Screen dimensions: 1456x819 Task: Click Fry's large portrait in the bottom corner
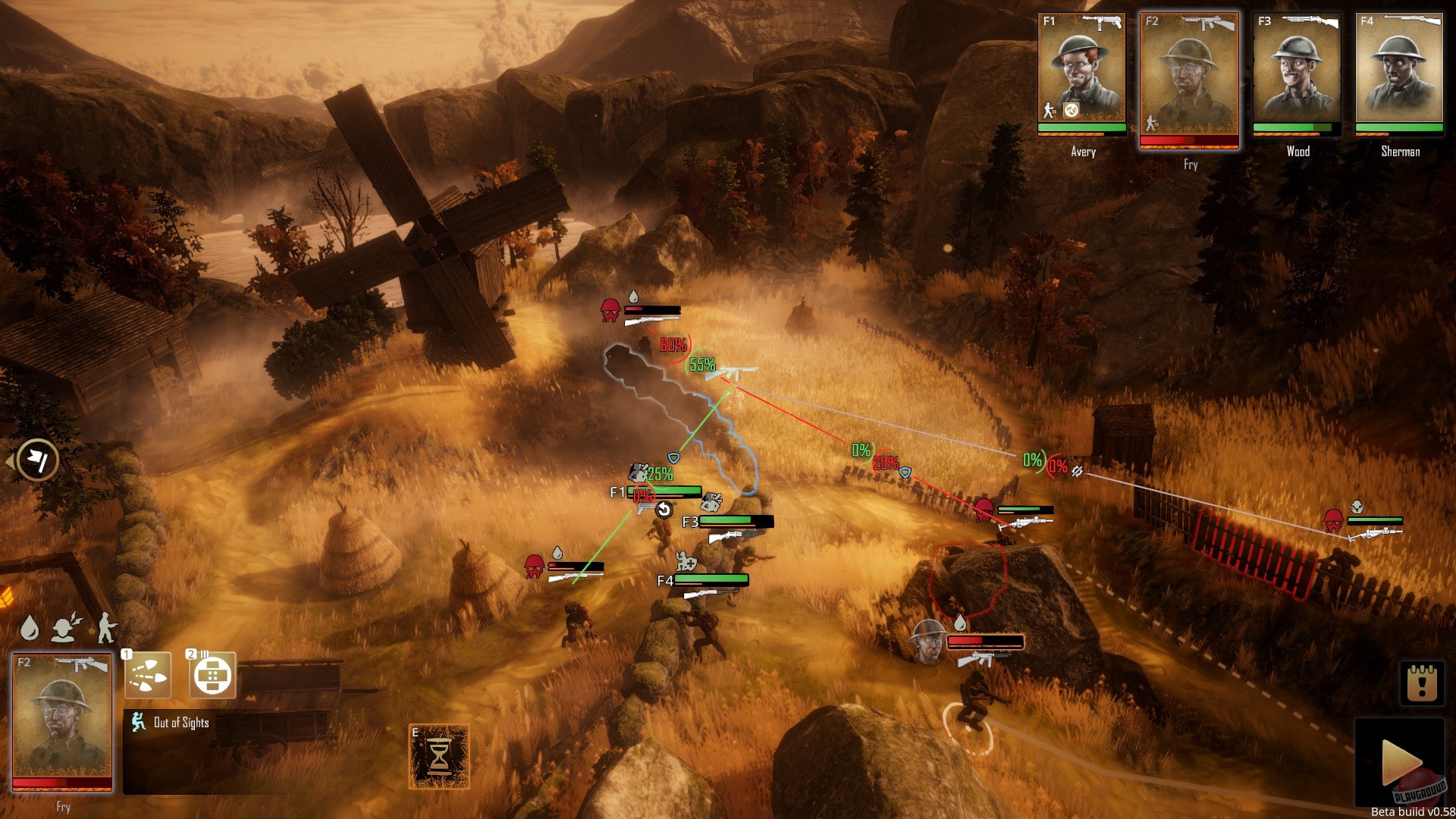click(62, 720)
